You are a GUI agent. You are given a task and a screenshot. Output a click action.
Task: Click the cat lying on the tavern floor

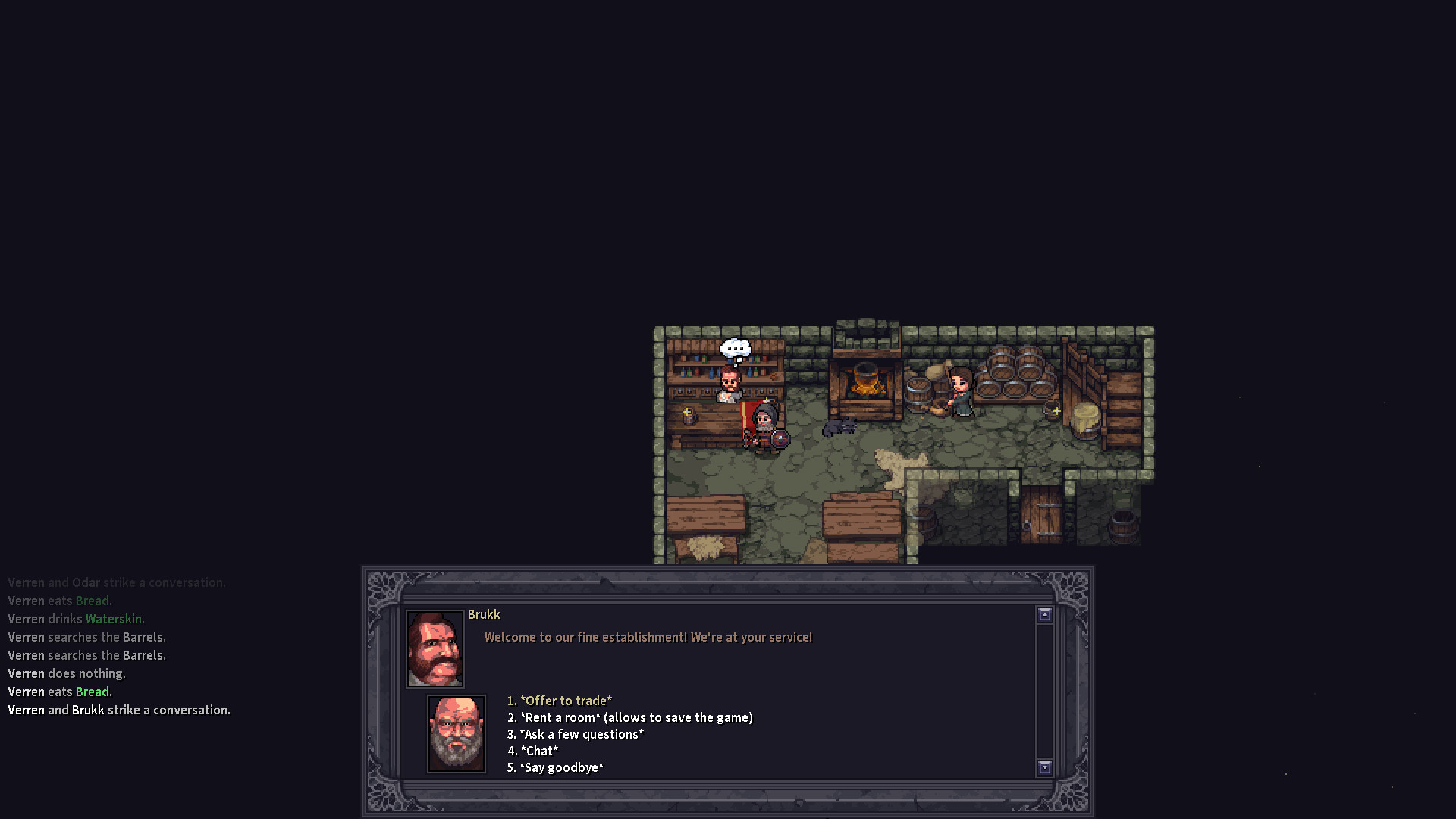point(839,428)
